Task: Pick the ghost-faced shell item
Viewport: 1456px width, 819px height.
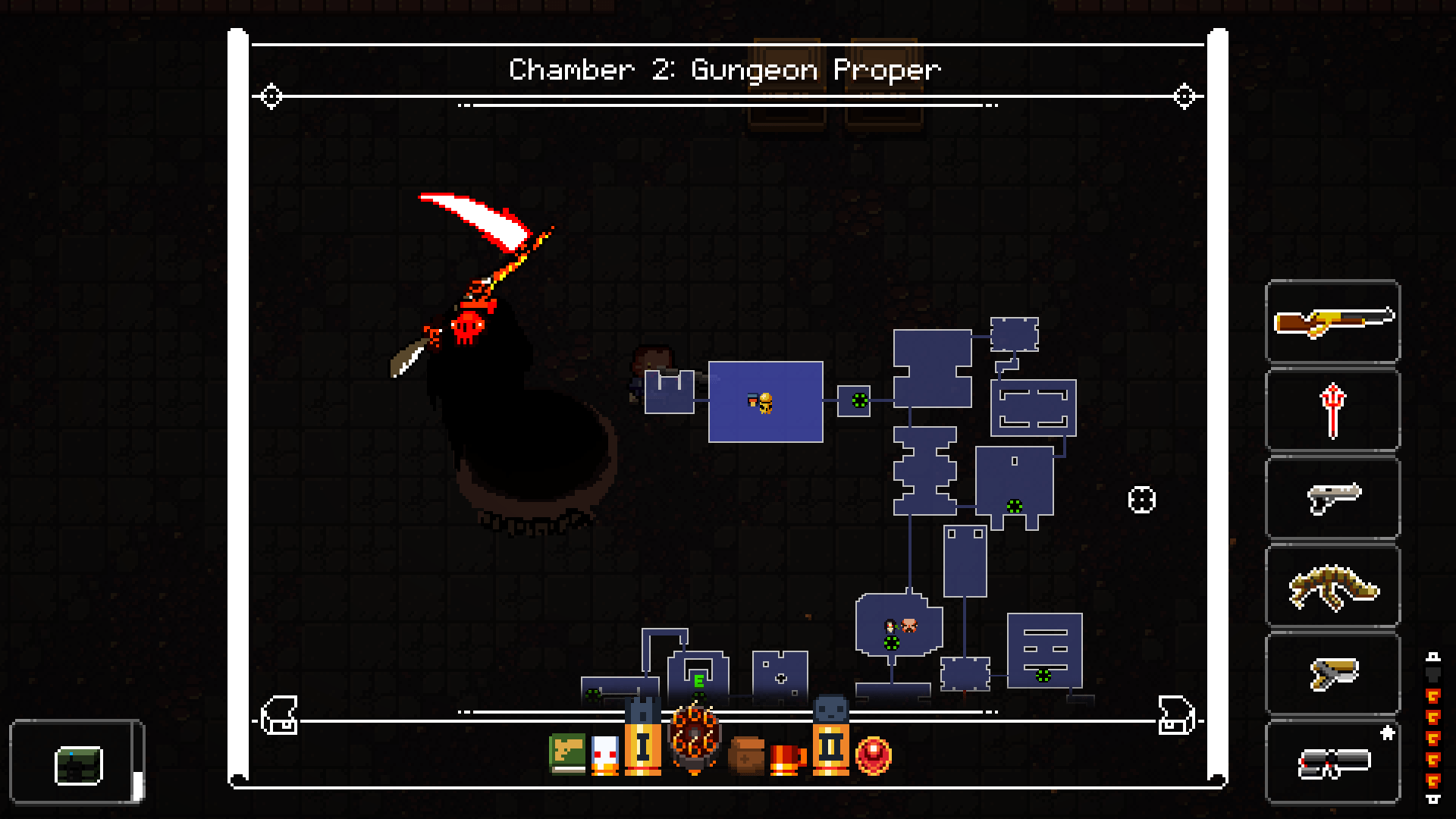Action: [x=604, y=753]
